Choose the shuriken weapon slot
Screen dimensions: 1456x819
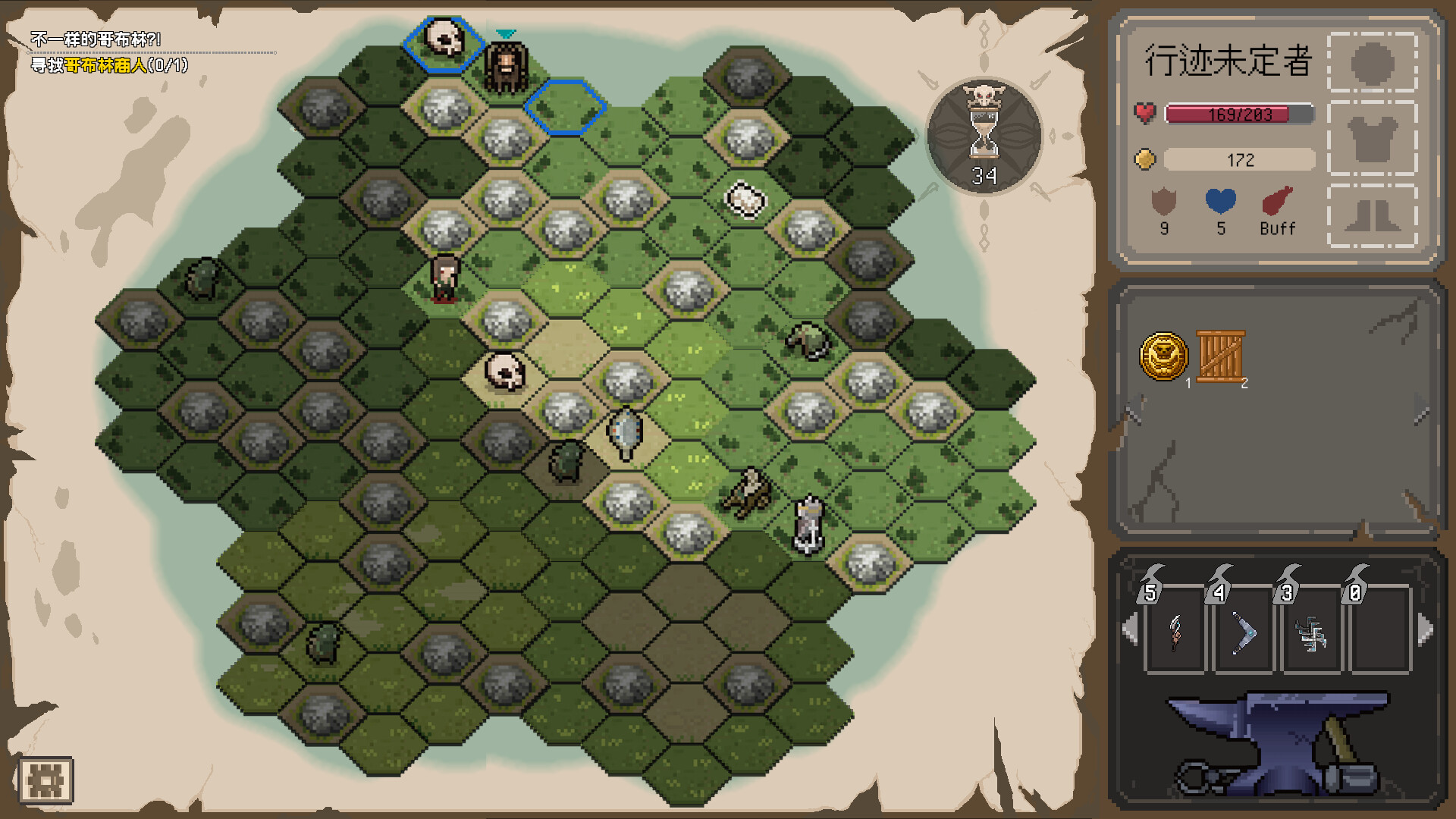(x=1311, y=632)
